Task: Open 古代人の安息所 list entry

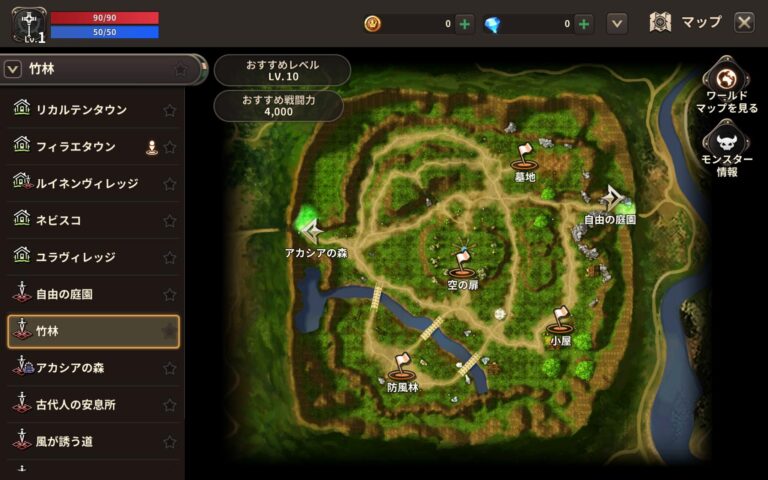Action: tap(76, 405)
